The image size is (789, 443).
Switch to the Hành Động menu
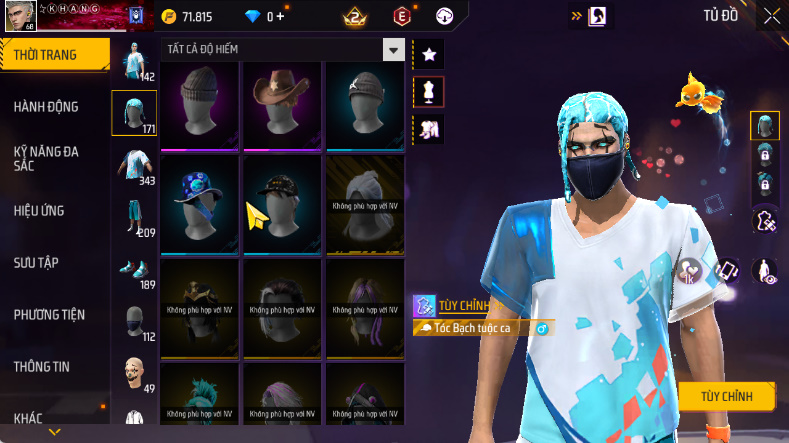(46, 107)
